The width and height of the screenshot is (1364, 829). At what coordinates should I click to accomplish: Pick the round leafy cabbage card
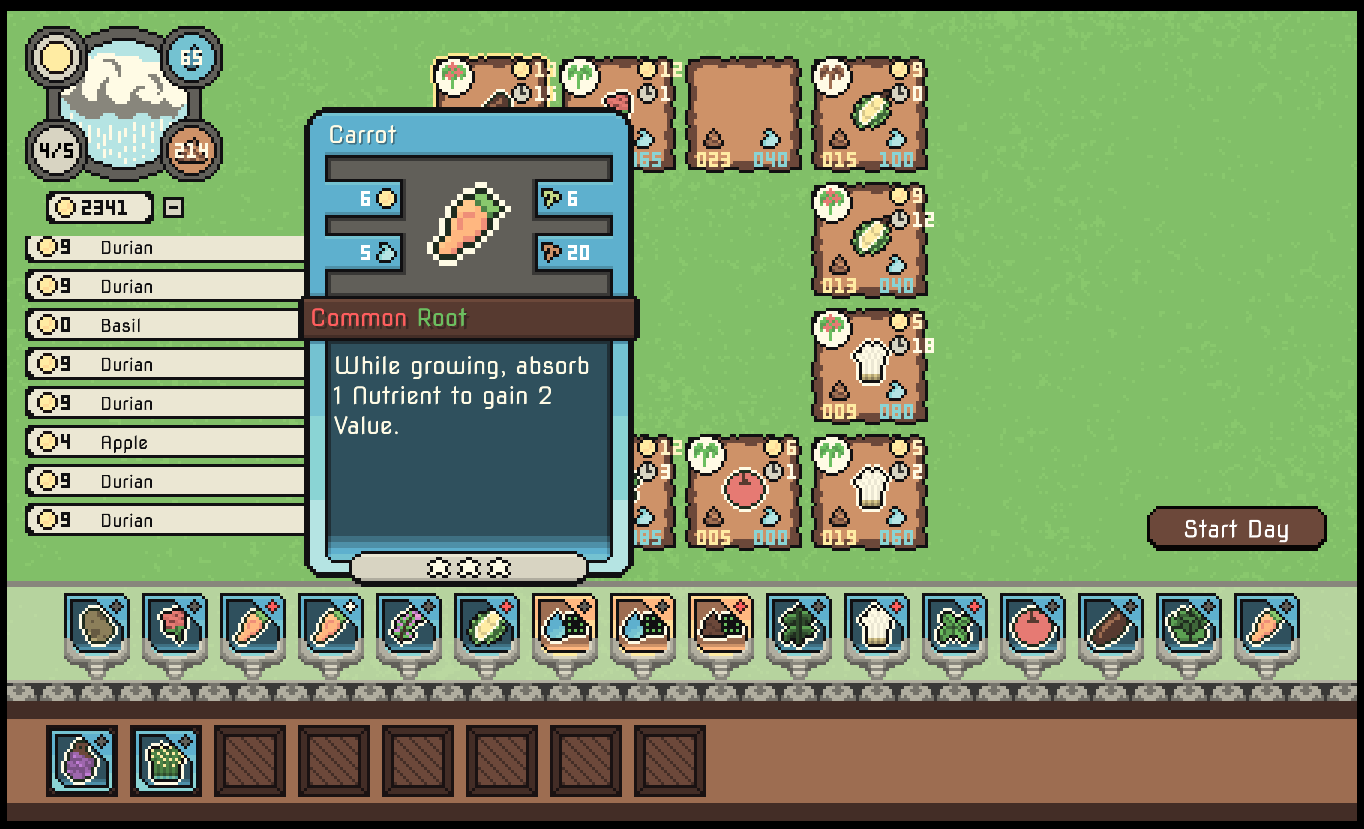click(x=1190, y=625)
